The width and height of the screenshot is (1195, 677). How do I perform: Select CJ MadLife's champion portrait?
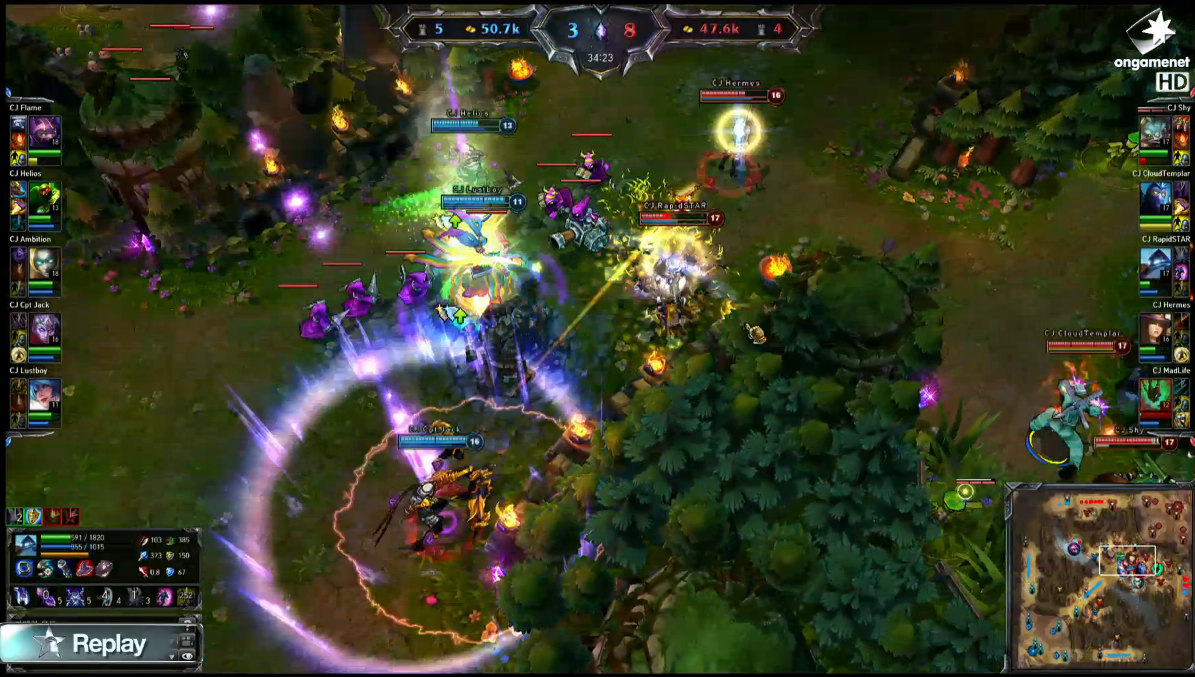click(1155, 396)
